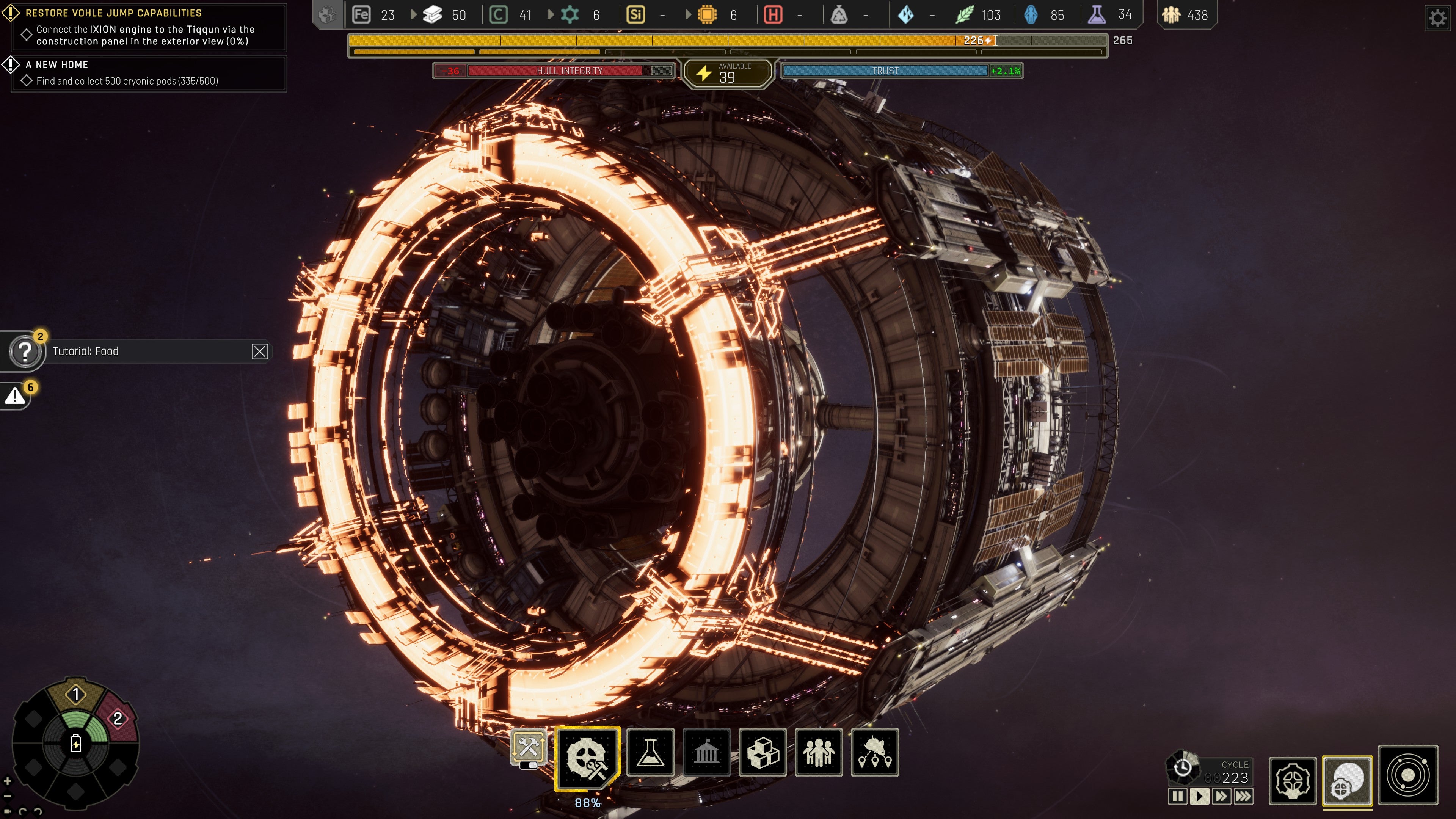Open the population people menu
The height and width of the screenshot is (819, 1456).
click(819, 753)
